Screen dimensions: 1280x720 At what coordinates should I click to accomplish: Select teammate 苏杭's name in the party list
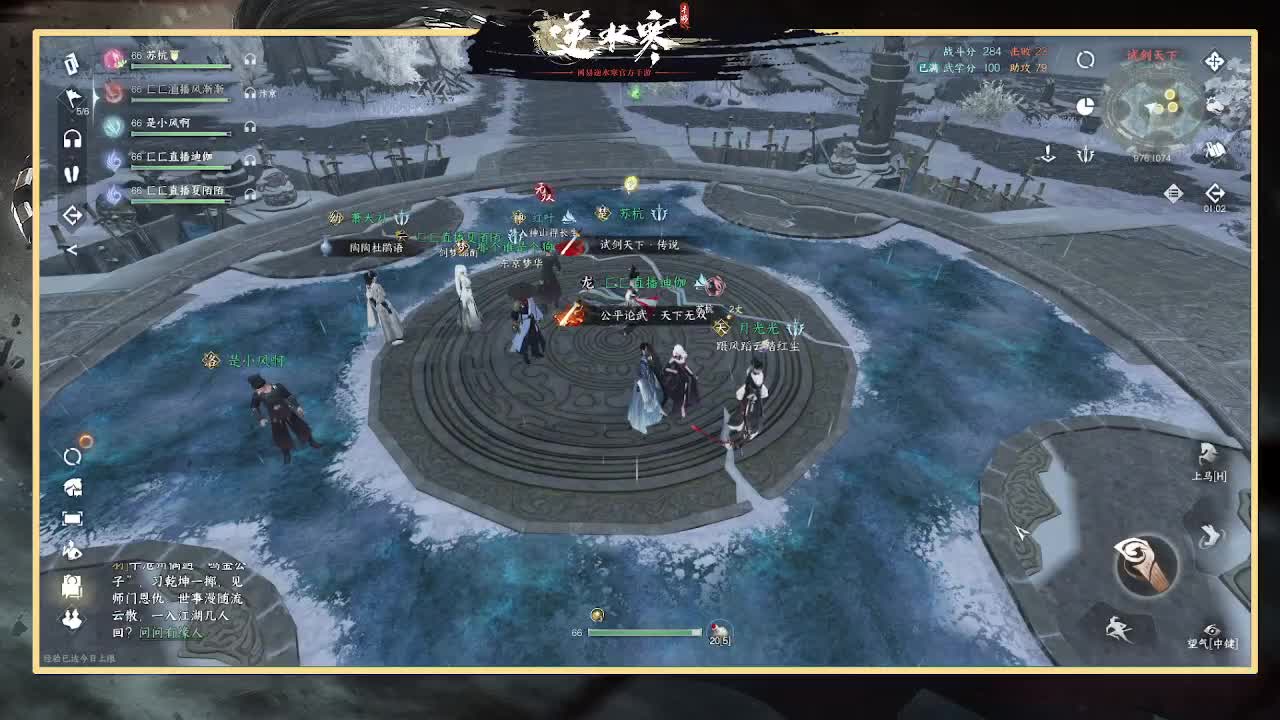(156, 56)
